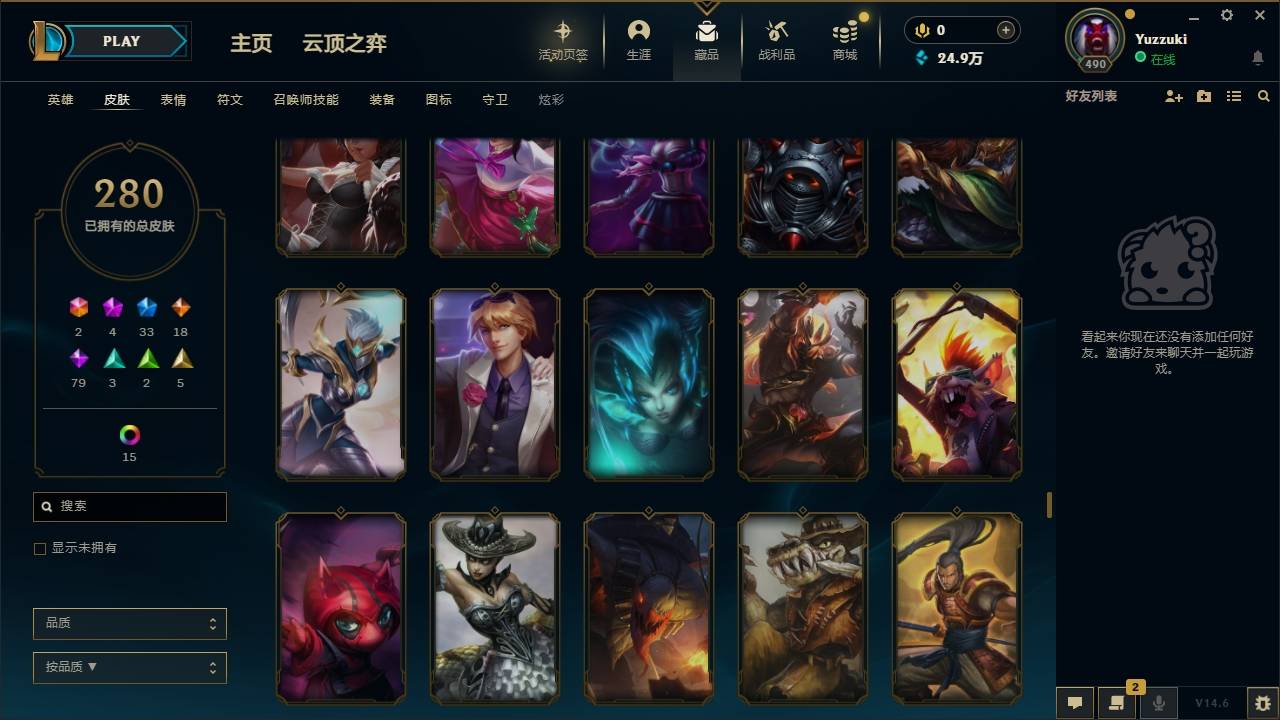The width and height of the screenshot is (1280, 720).
Task: Click the PLAY button
Action: tap(120, 41)
